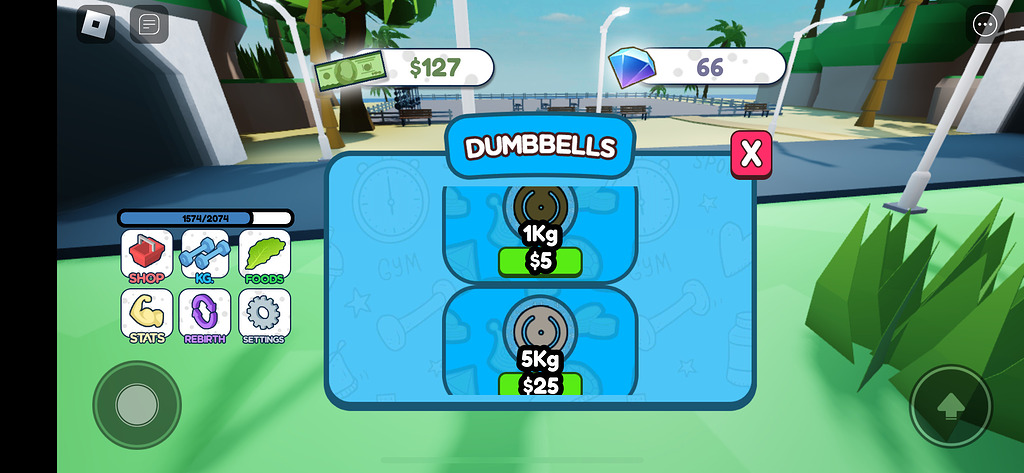Purchase the 5Kg dumbbell for $25

(x=540, y=384)
